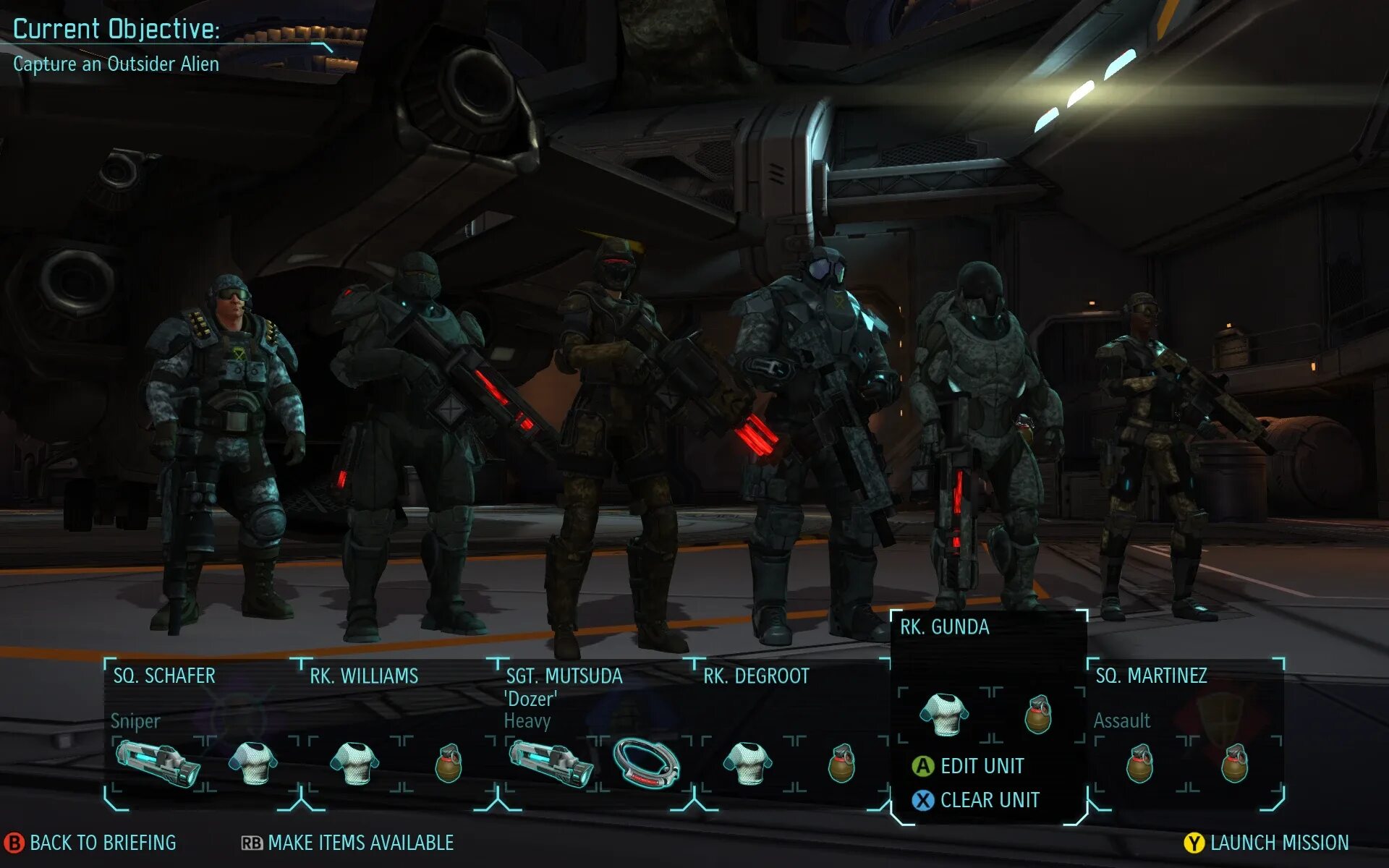
Task: Select Mutsuda's ring-shaped item slot
Action: pos(645,764)
